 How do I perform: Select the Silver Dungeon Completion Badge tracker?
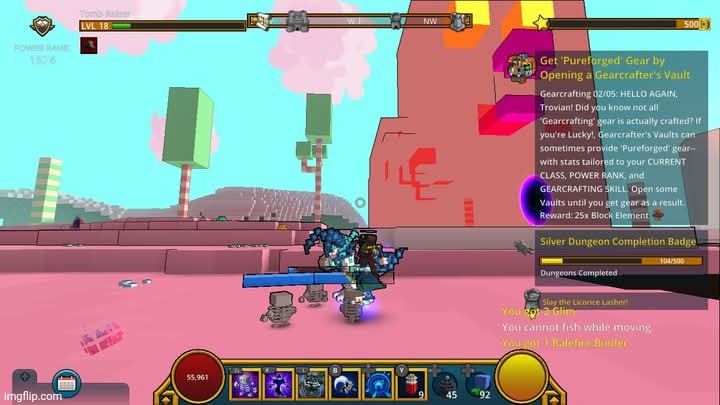coord(617,241)
